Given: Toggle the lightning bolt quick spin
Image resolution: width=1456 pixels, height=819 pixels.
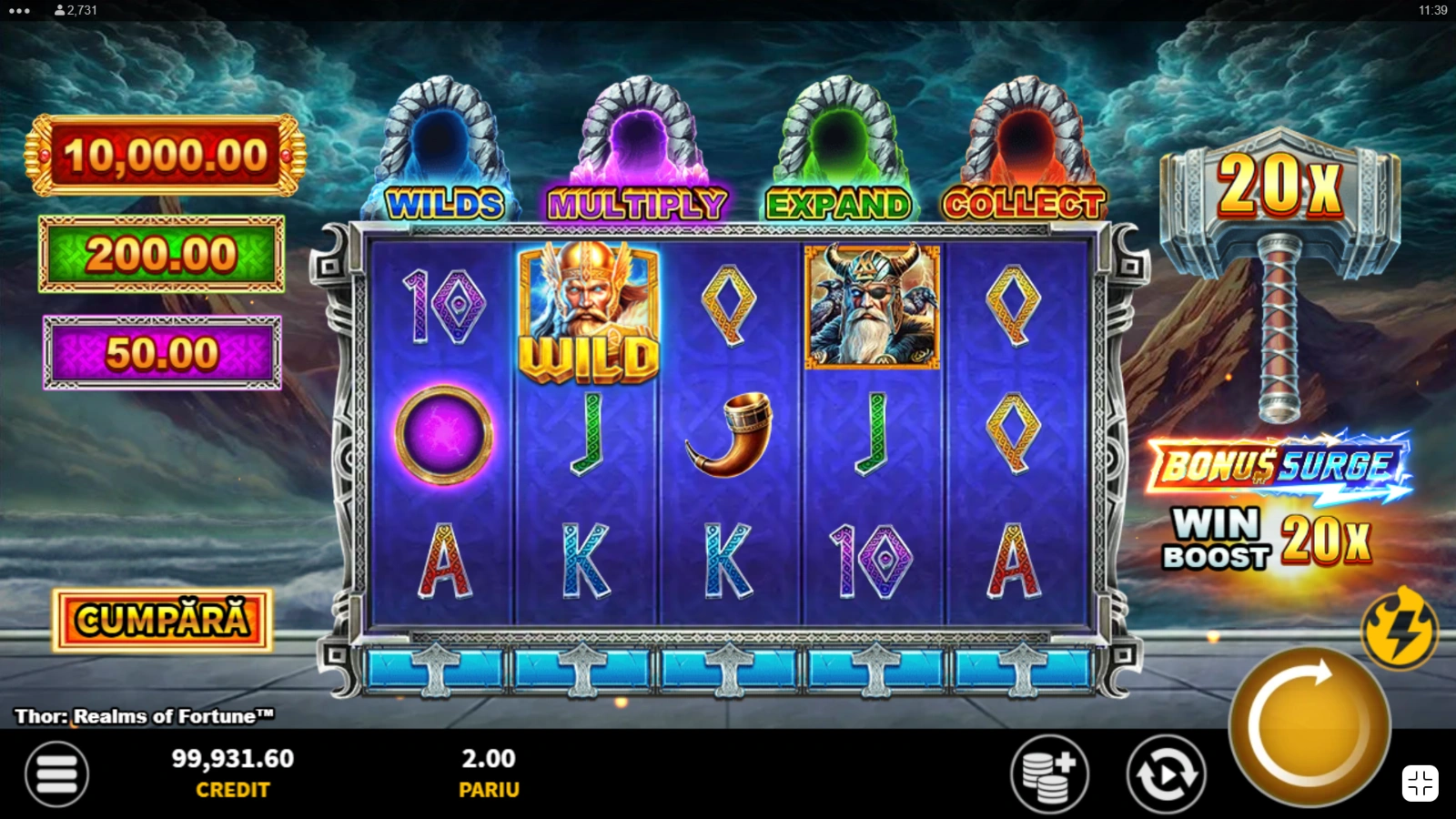Looking at the screenshot, I should coord(1399,629).
